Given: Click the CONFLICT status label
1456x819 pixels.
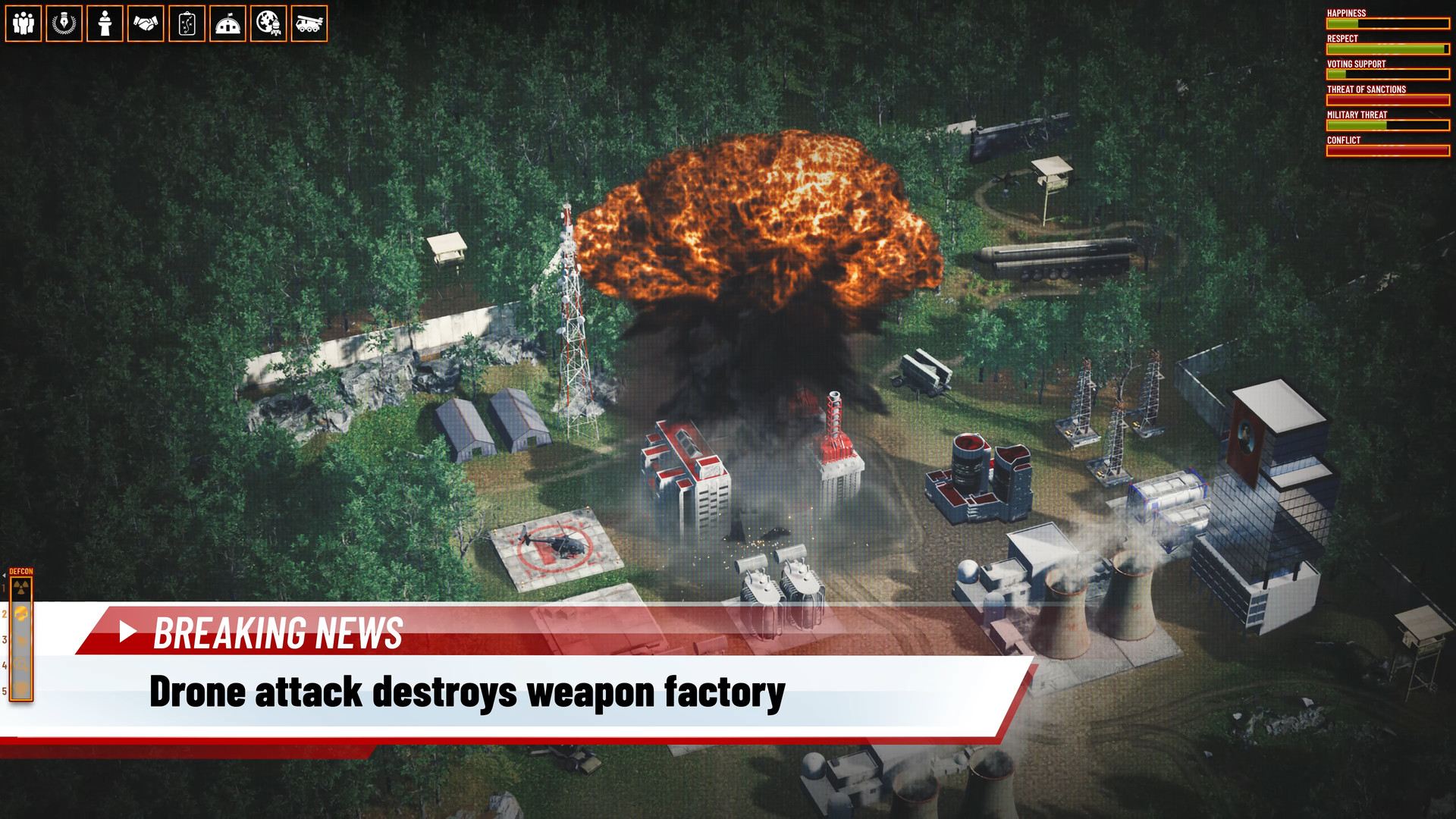Looking at the screenshot, I should point(1343,140).
